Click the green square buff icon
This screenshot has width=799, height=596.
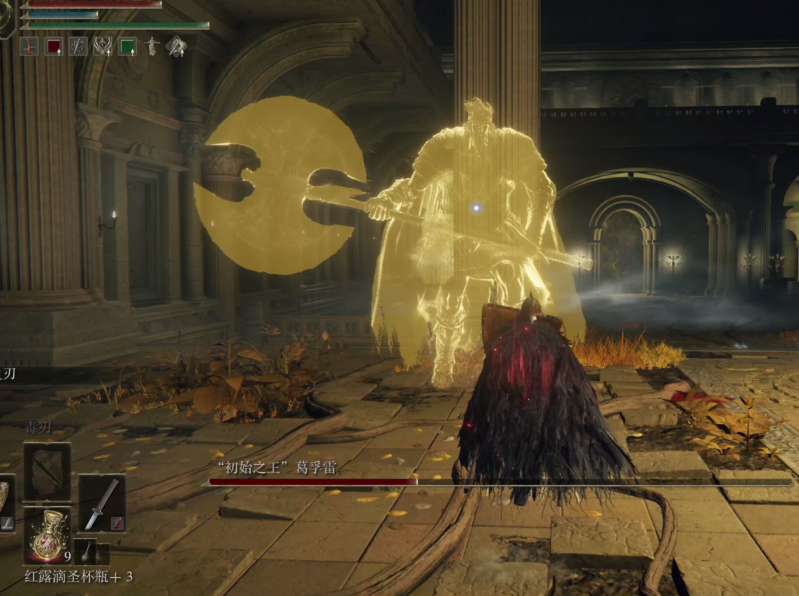click(127, 46)
